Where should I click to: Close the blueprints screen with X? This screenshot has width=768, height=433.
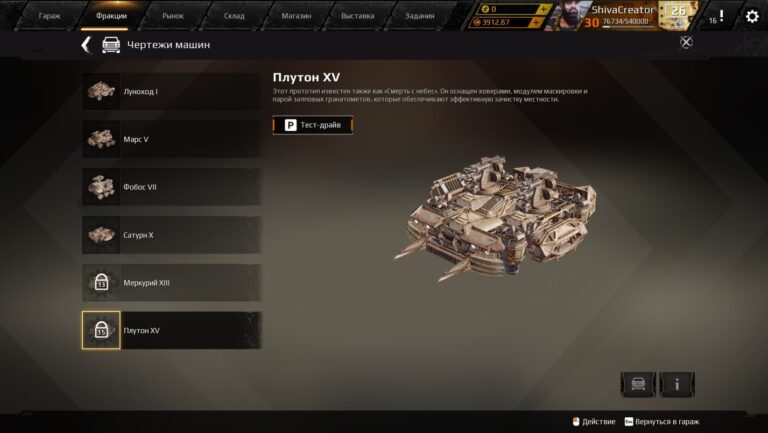click(686, 42)
